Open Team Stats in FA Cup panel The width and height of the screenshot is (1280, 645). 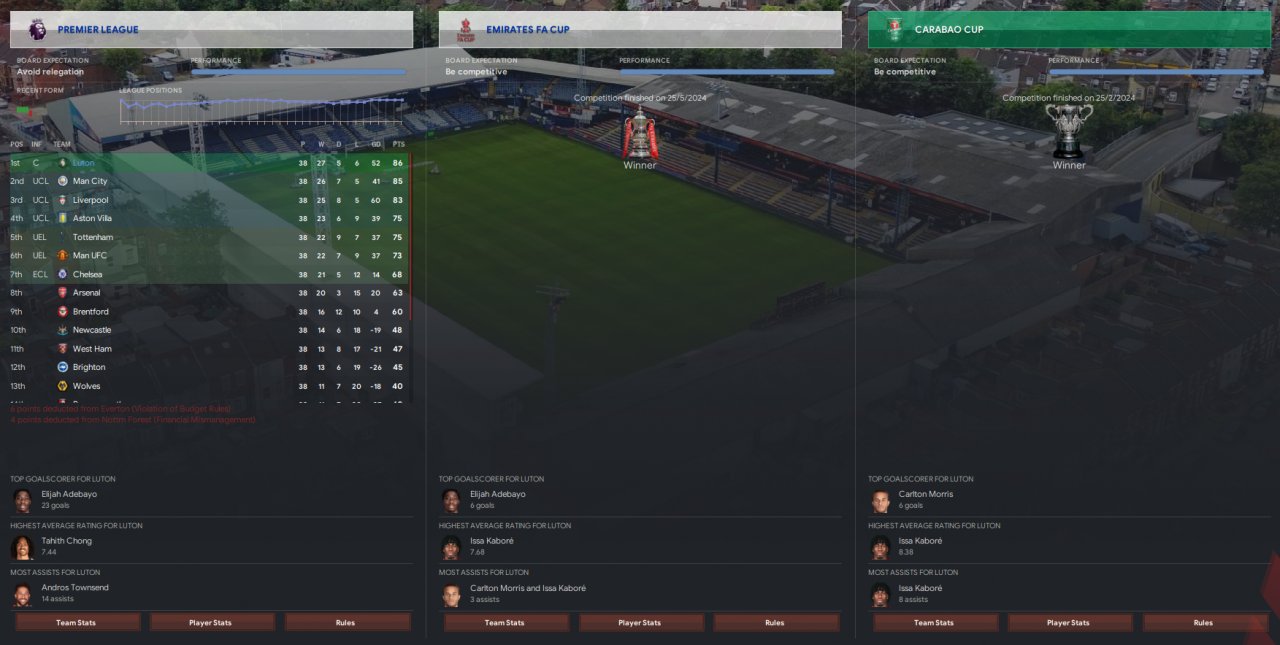505,622
